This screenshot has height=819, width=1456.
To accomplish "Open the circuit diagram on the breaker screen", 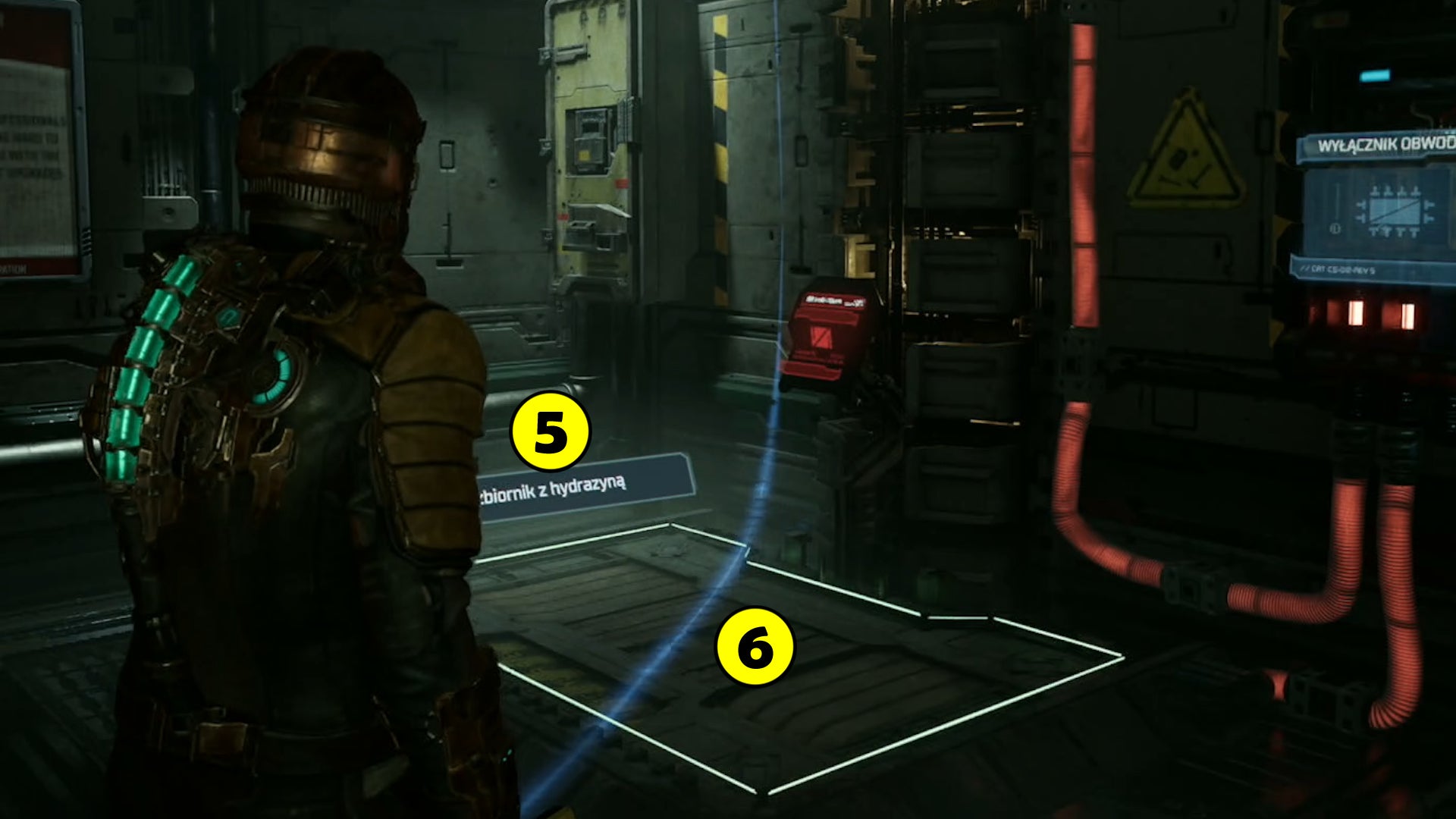I will point(1395,210).
